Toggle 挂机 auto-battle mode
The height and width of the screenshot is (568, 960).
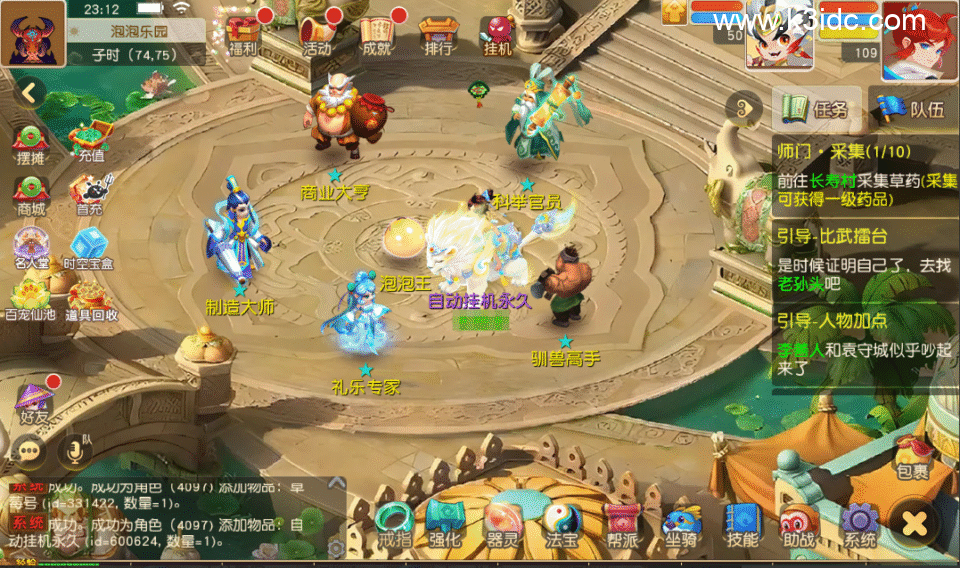coord(497,33)
